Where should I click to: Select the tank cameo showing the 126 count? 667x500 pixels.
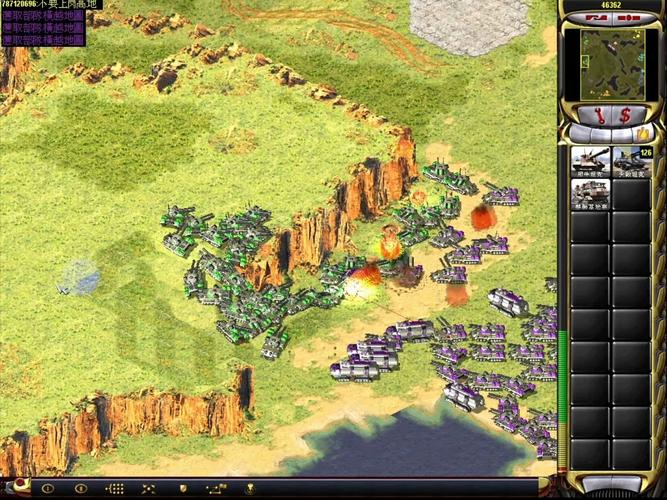tap(631, 162)
